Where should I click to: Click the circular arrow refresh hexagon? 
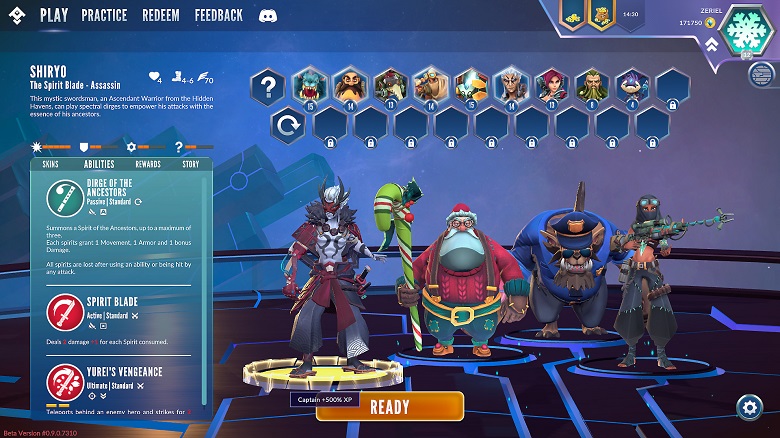pyautogui.click(x=289, y=127)
